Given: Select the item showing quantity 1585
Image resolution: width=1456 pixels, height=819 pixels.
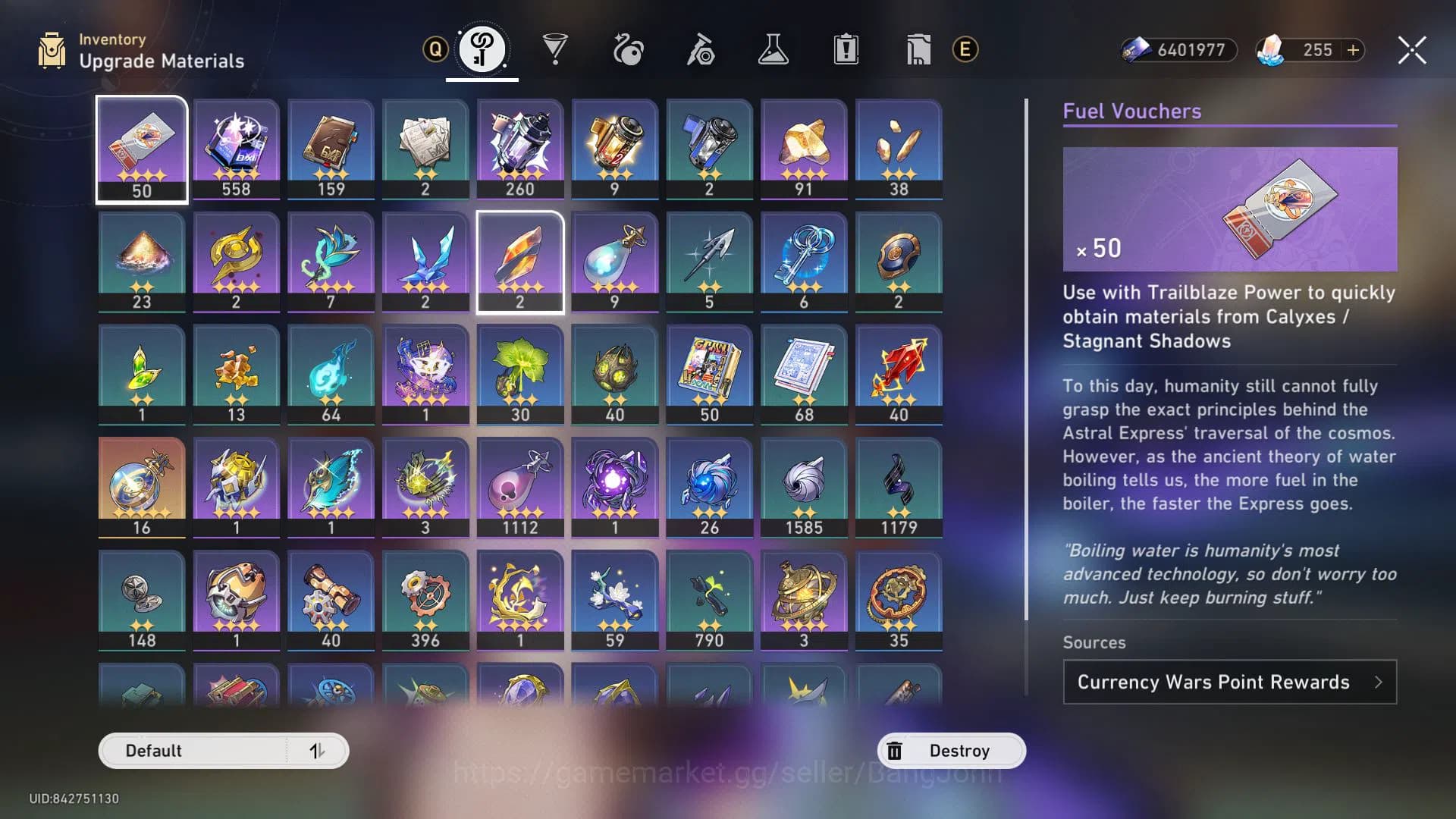Looking at the screenshot, I should 804,485.
